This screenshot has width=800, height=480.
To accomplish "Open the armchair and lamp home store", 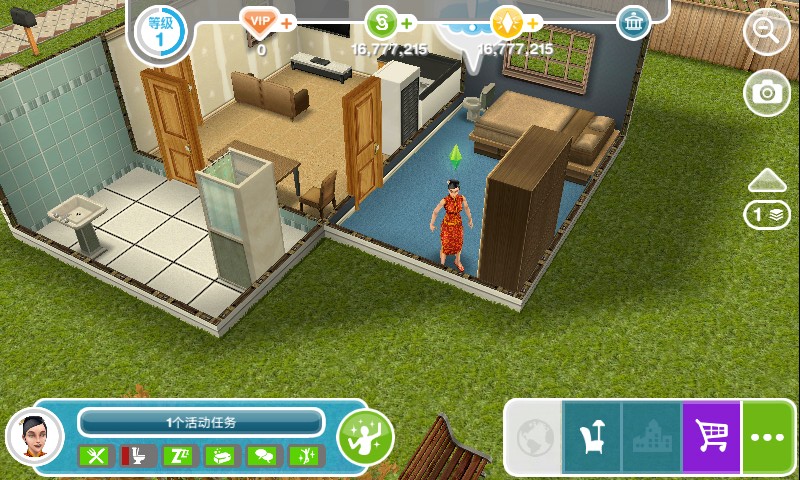I will [x=592, y=437].
